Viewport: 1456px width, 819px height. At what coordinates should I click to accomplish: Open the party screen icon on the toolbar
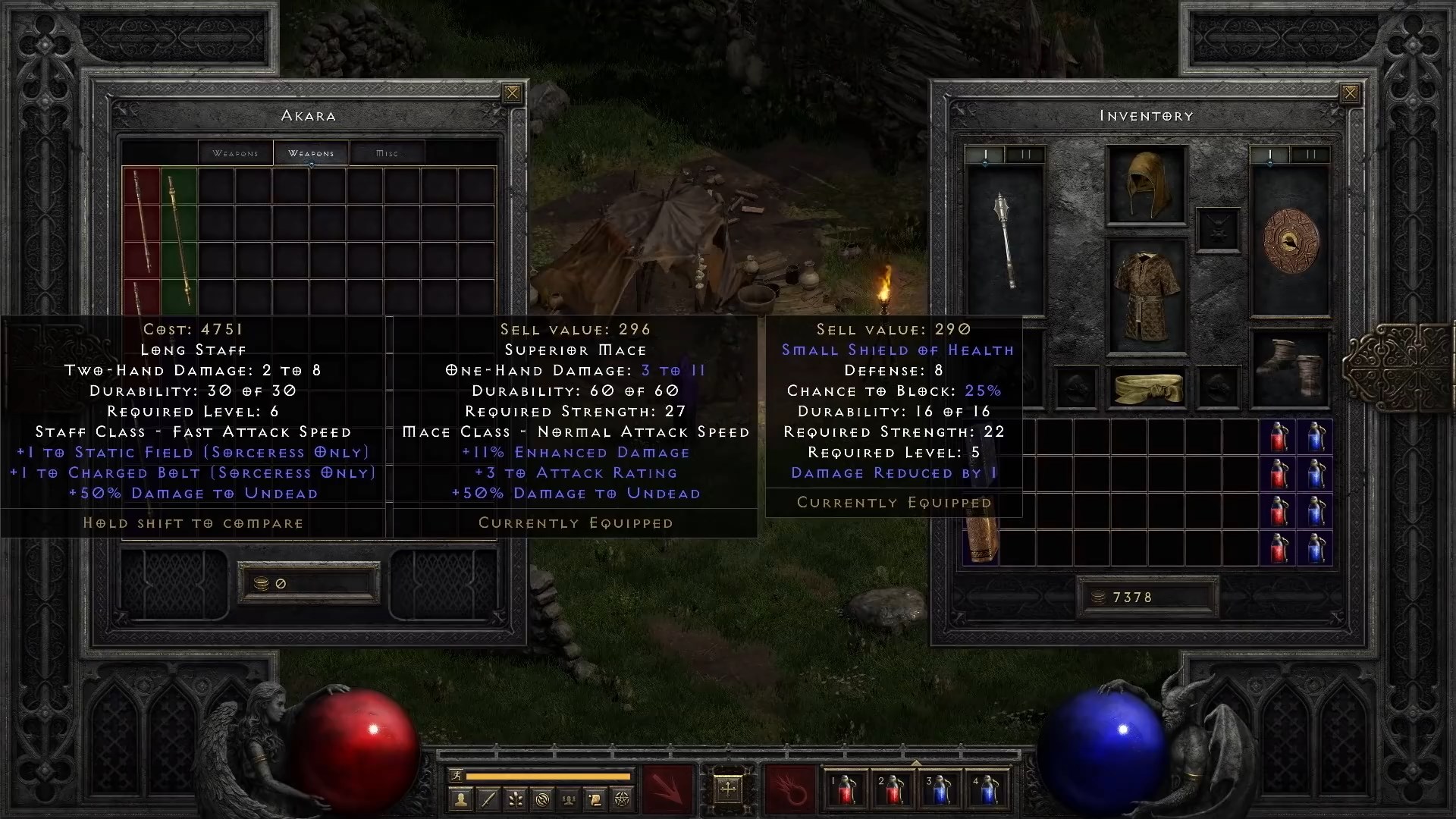pyautogui.click(x=570, y=799)
